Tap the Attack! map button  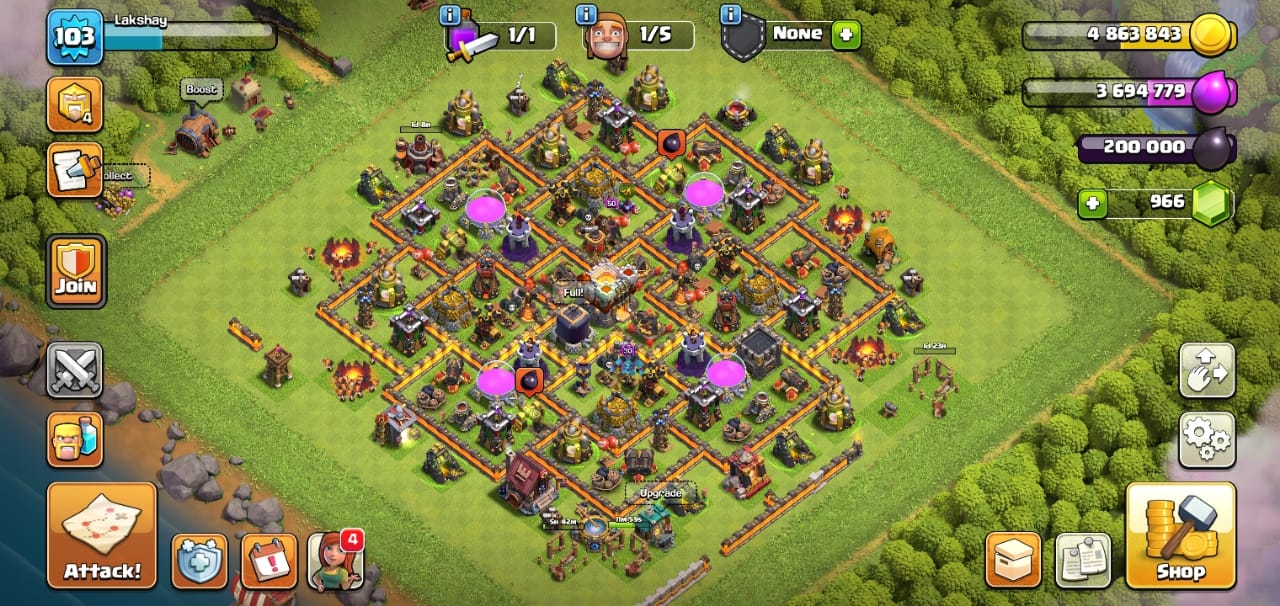(x=102, y=535)
